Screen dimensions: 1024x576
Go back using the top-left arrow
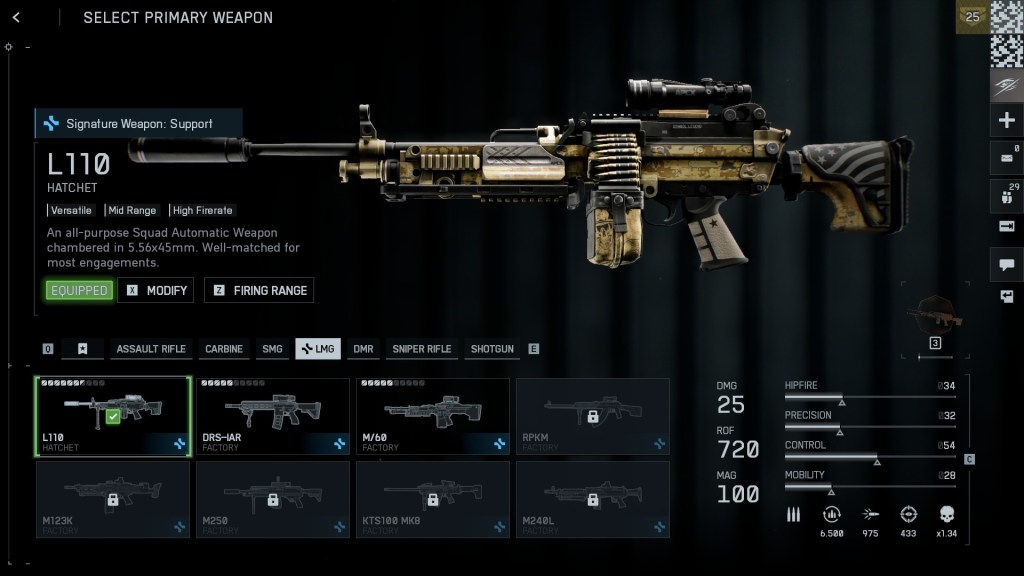click(16, 18)
